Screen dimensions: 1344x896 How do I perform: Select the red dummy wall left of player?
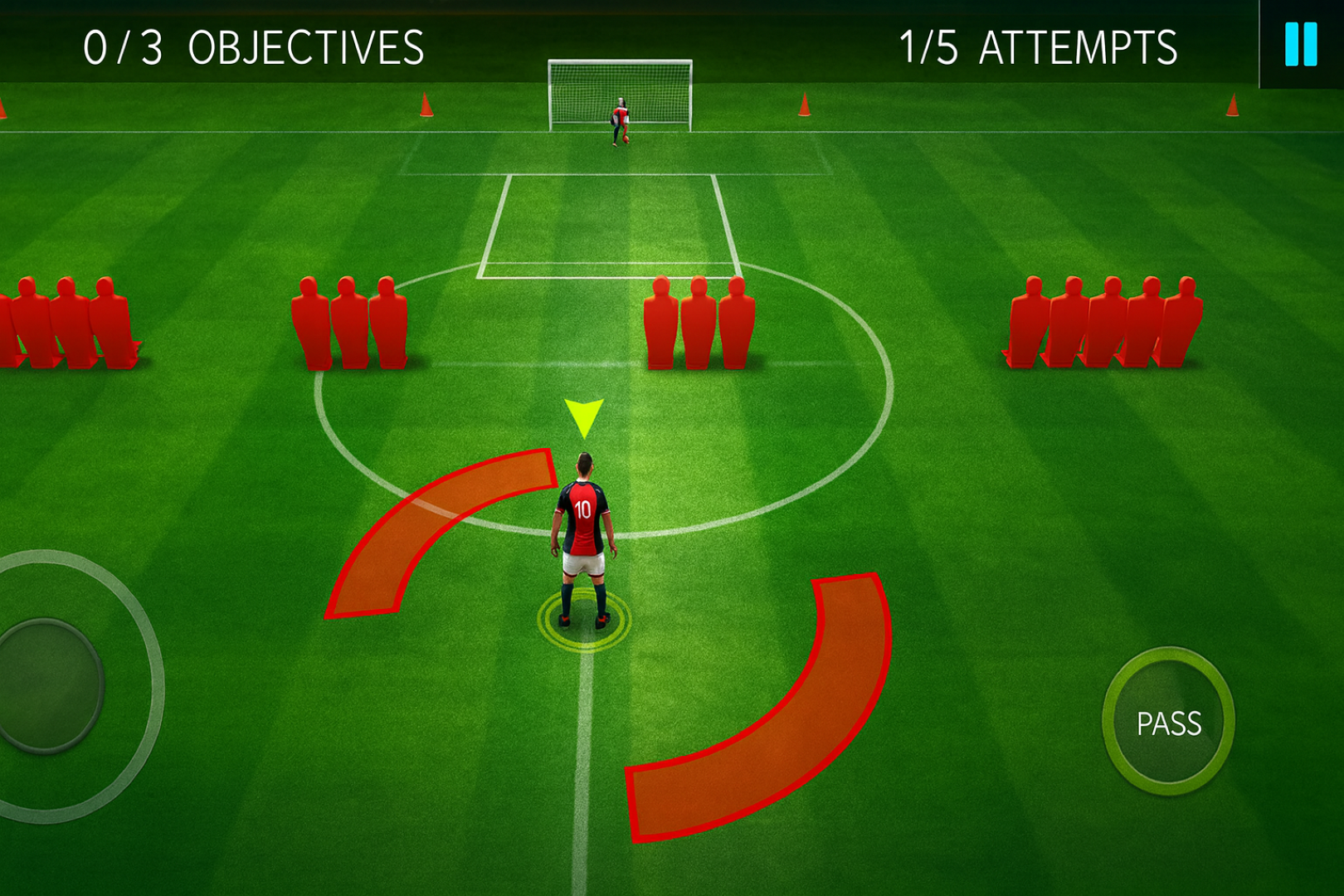coord(348,324)
